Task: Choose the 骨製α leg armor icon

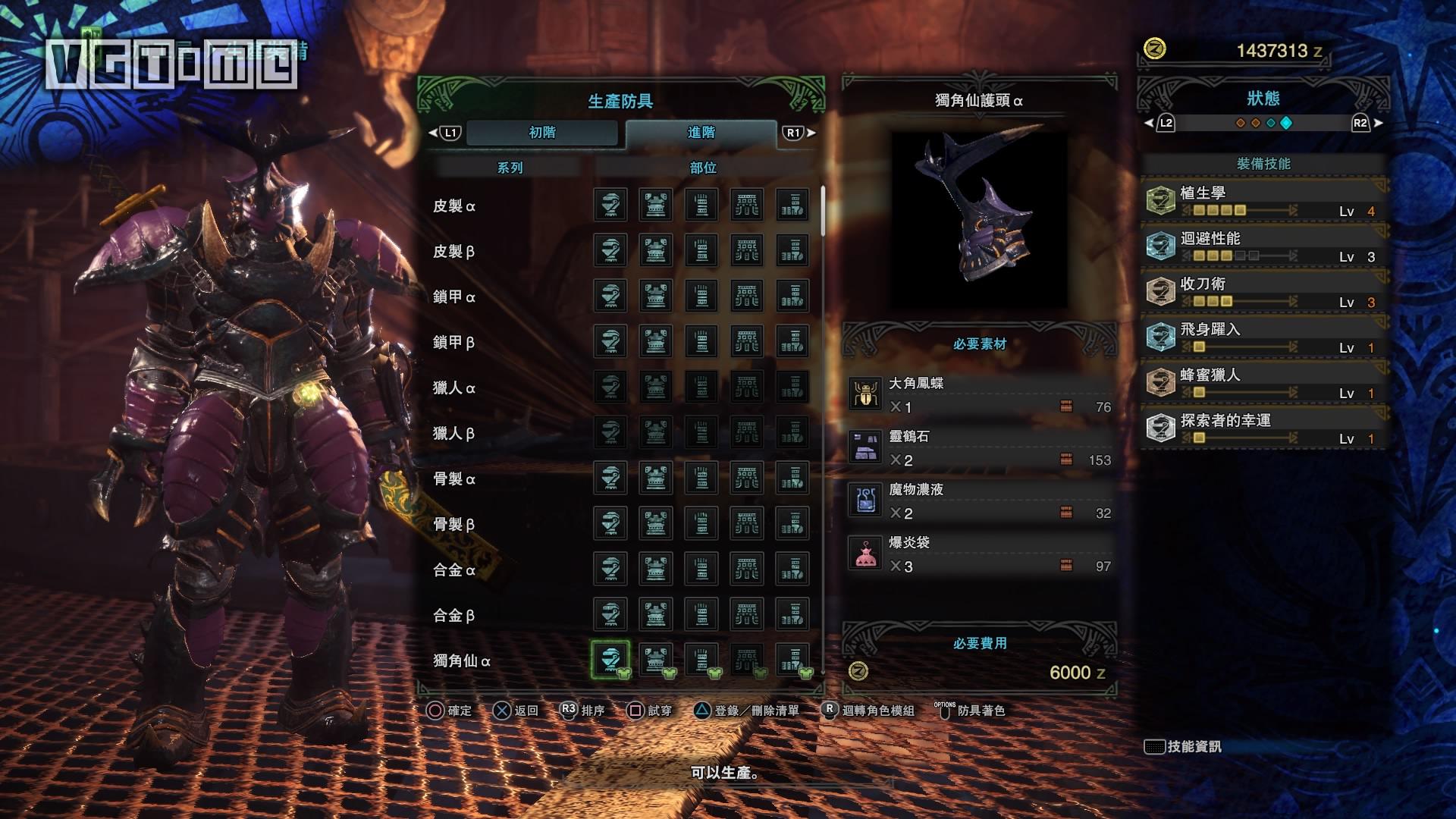Action: pos(792,478)
